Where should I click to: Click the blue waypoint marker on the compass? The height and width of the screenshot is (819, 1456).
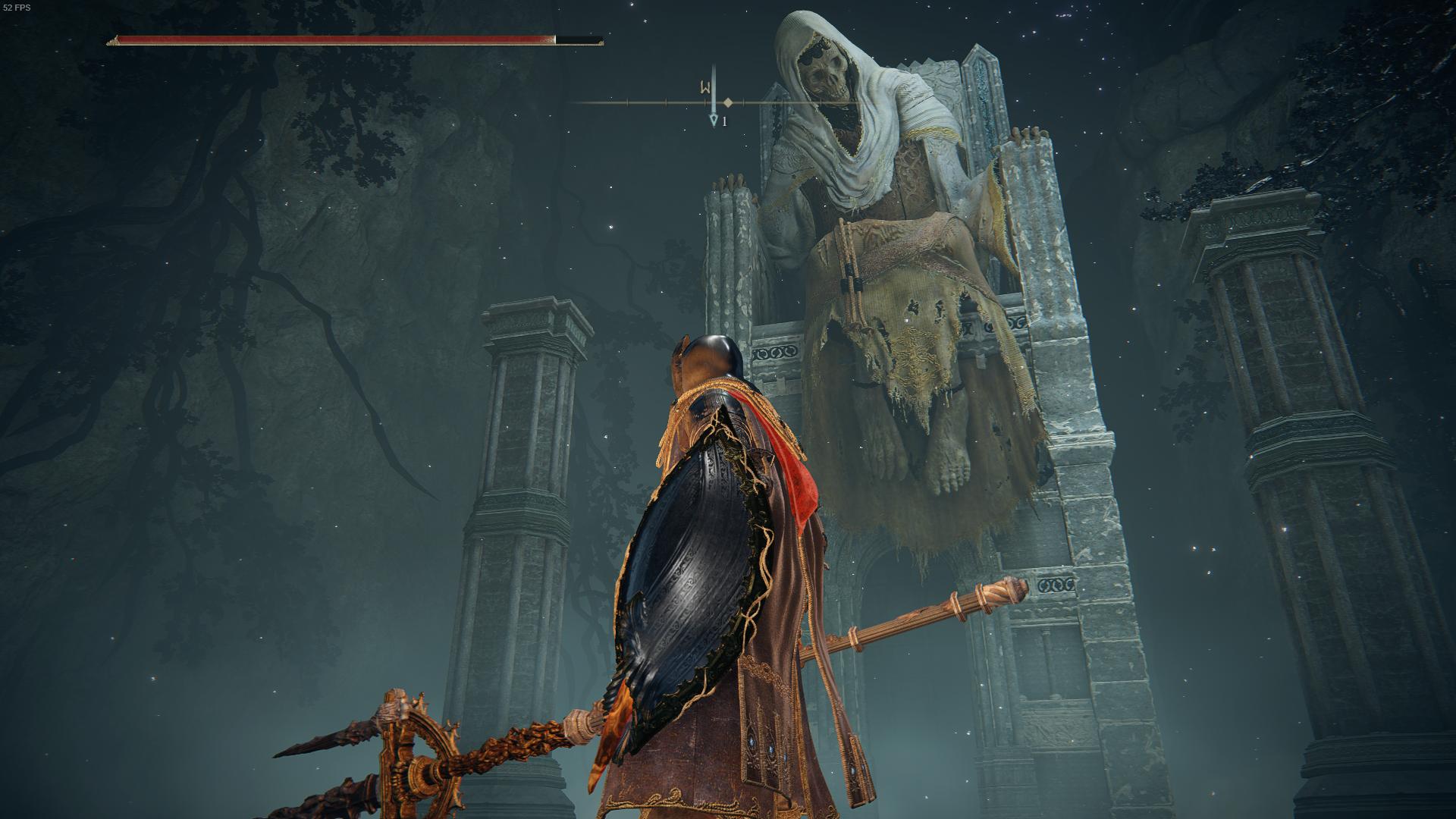pos(713,121)
